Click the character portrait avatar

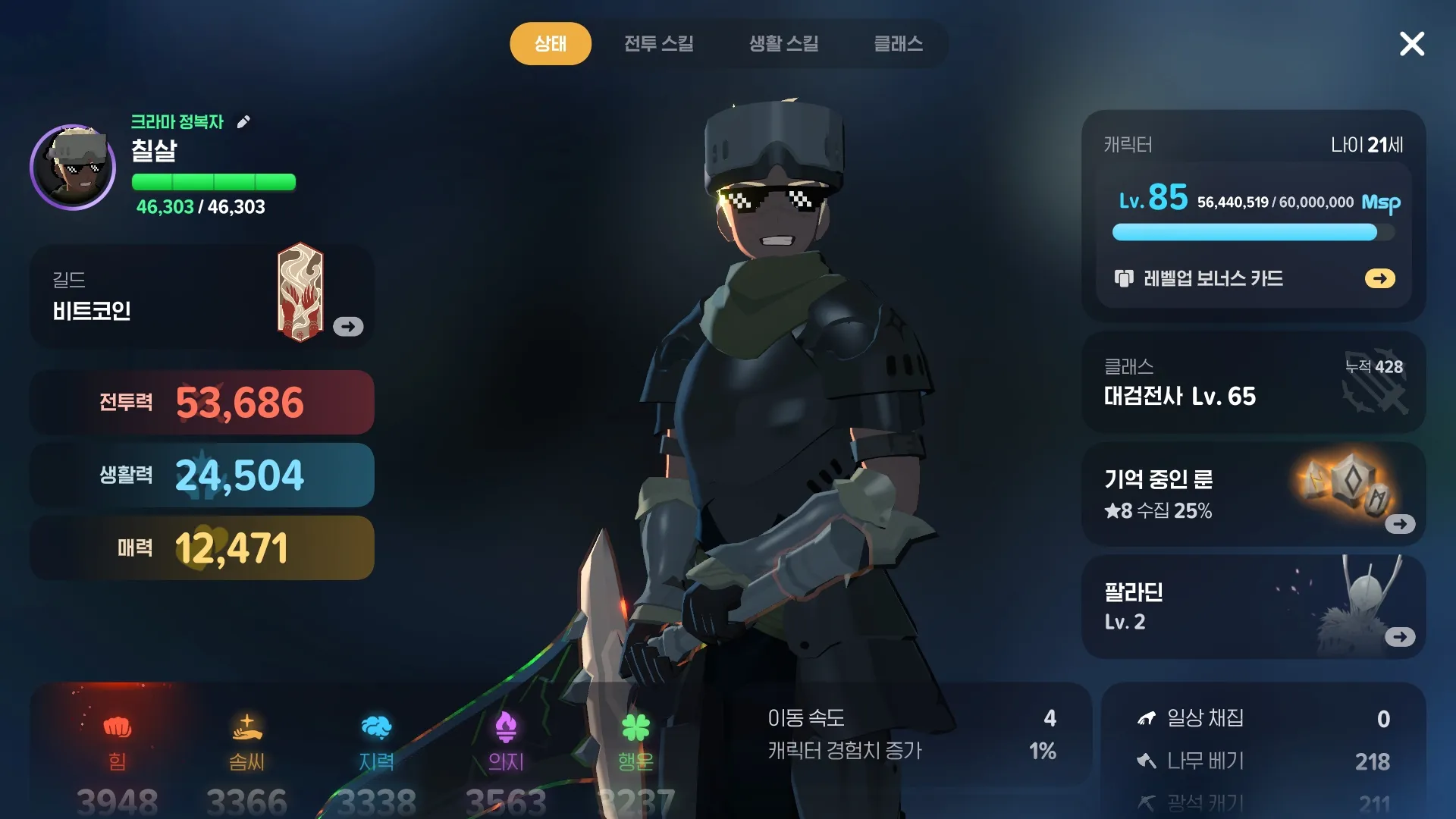pyautogui.click(x=73, y=168)
